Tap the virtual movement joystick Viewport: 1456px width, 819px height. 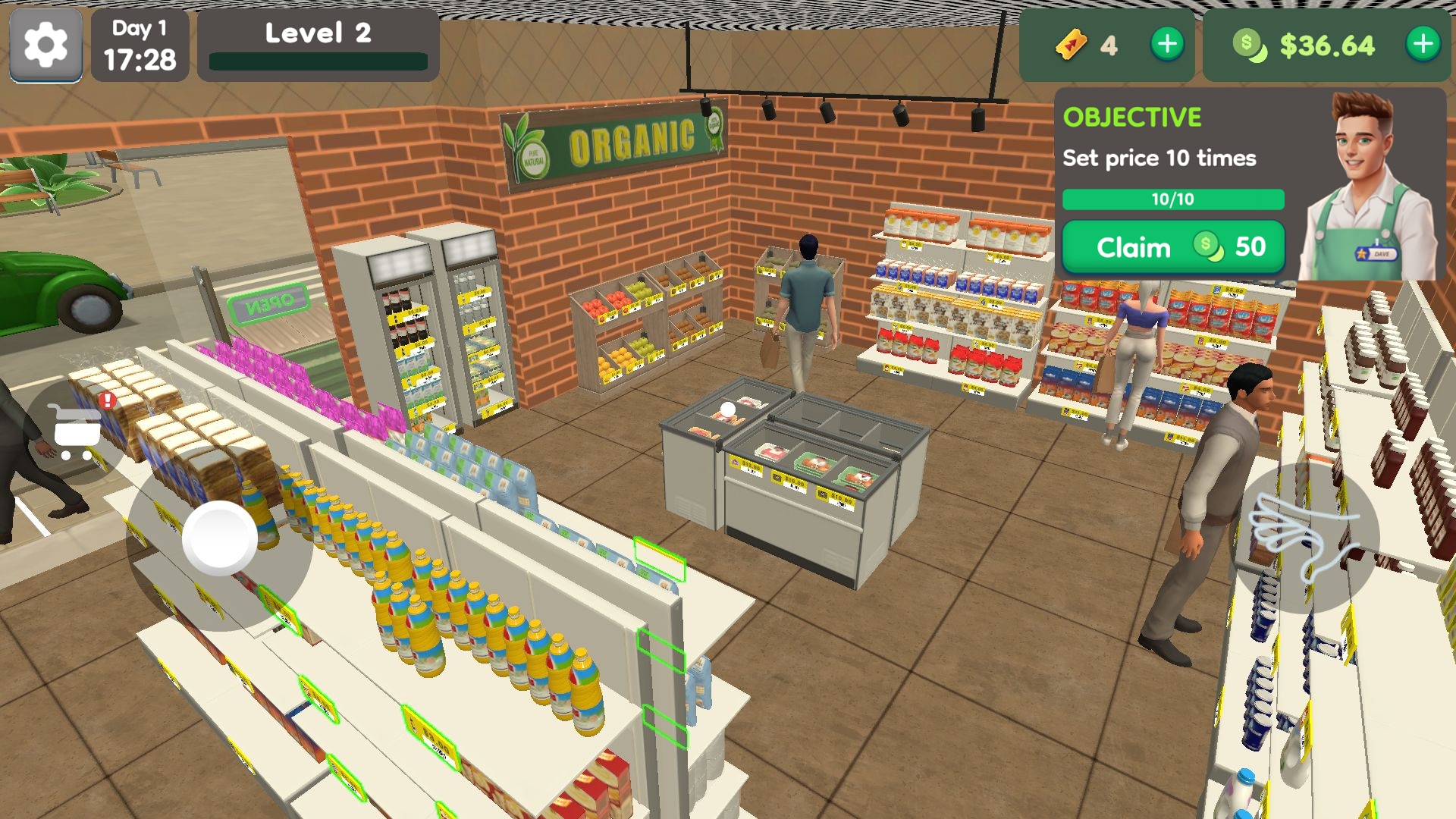coord(218,537)
